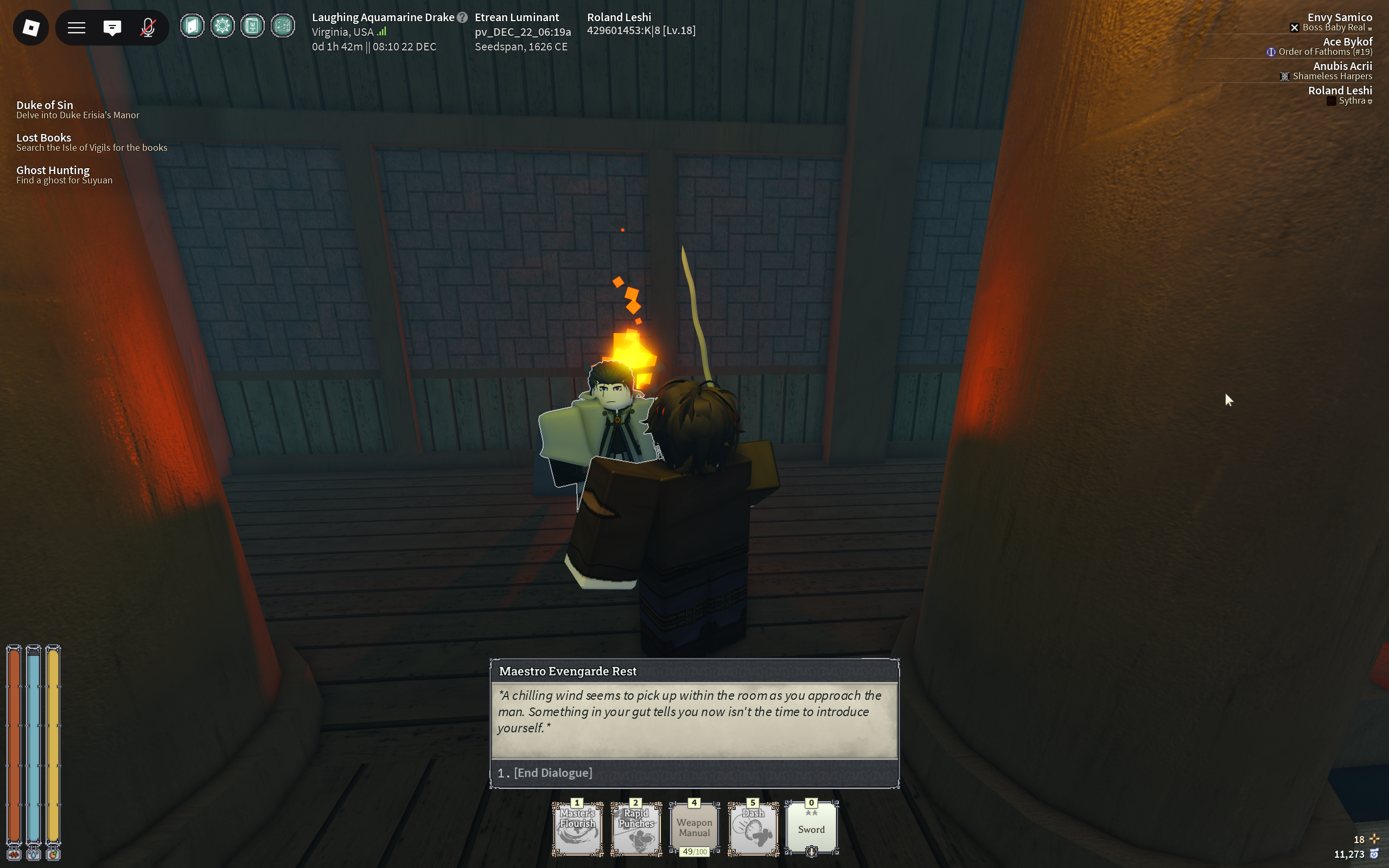1389x868 pixels.
Task: Click the door icon button
Action: (192, 26)
